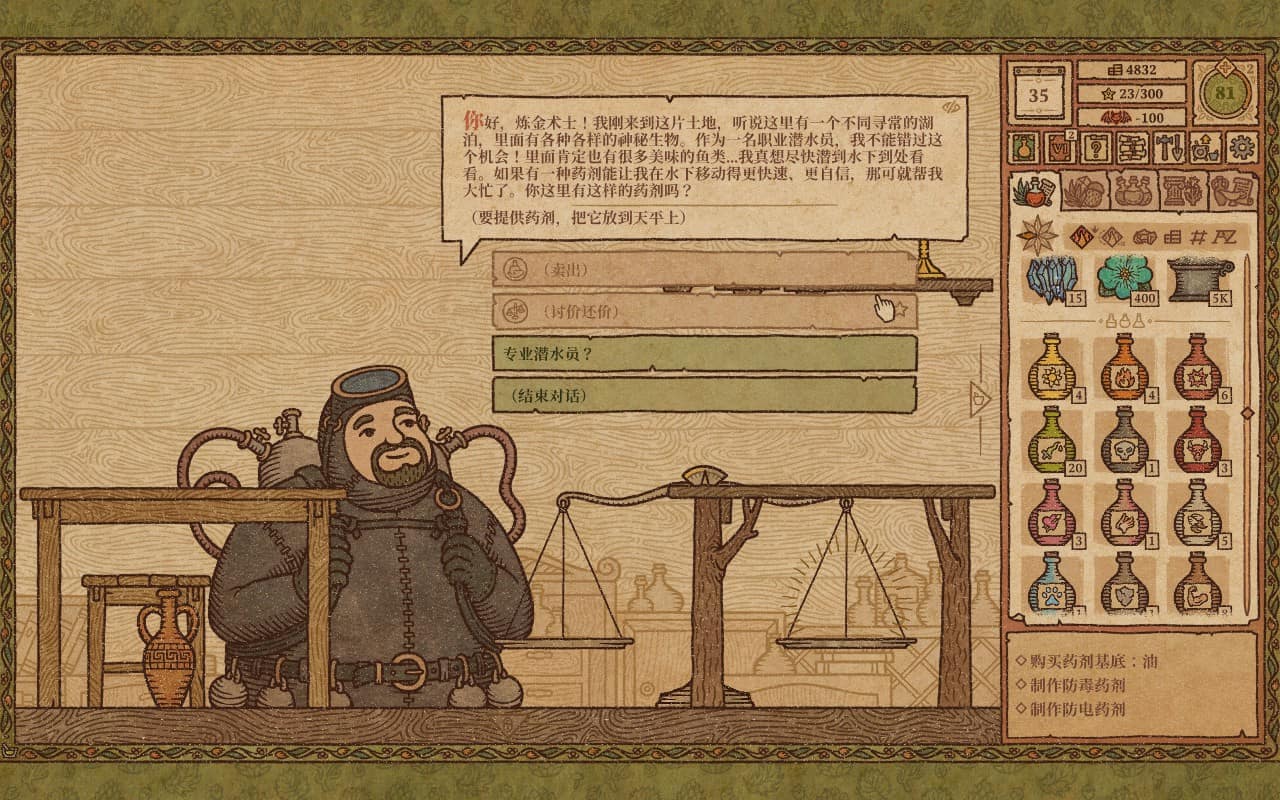This screenshot has height=800, width=1280.
Task: Switch to the column-shaped salts tab
Action: pos(1180,190)
